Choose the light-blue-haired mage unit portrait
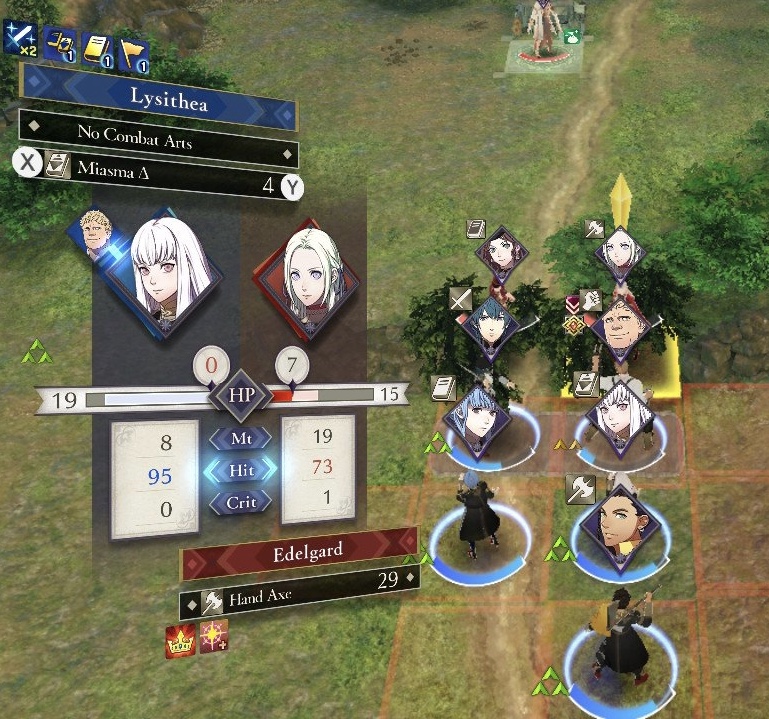 pos(478,416)
